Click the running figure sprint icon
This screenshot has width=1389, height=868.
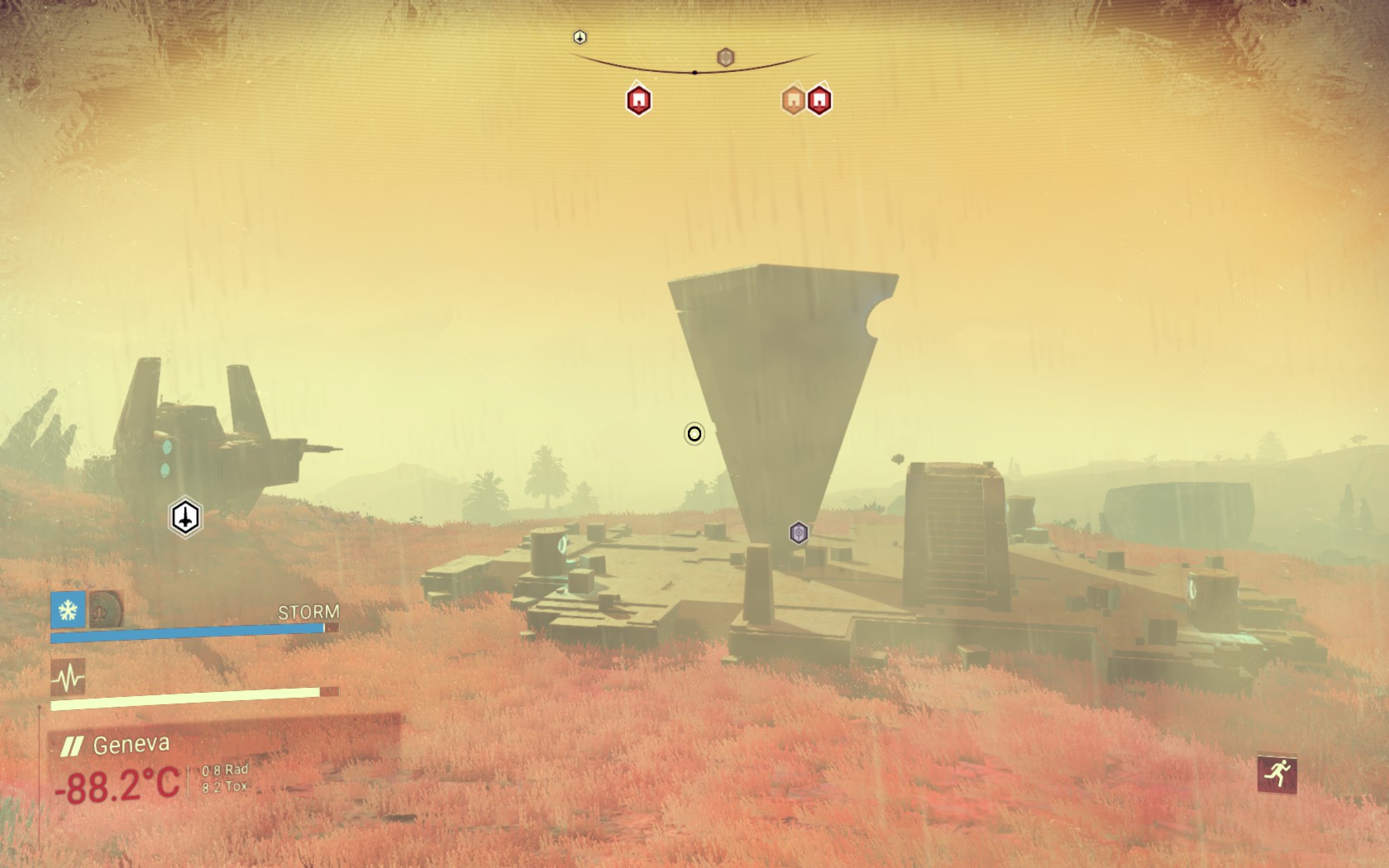coord(1277,774)
